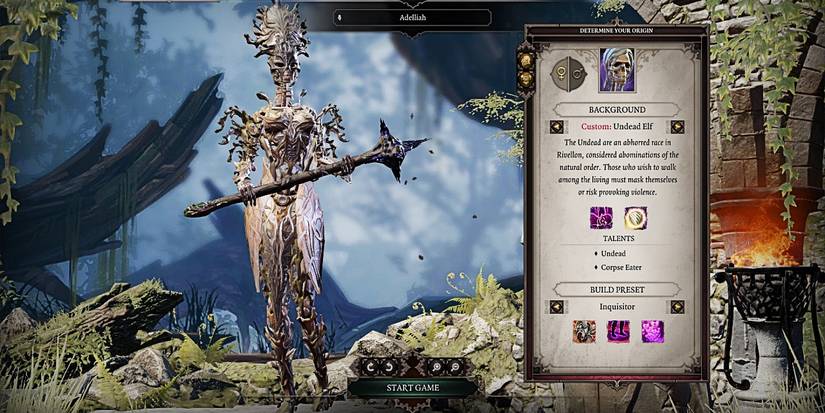The height and width of the screenshot is (413, 825).
Task: Zoom out from the character model
Action: click(x=455, y=366)
